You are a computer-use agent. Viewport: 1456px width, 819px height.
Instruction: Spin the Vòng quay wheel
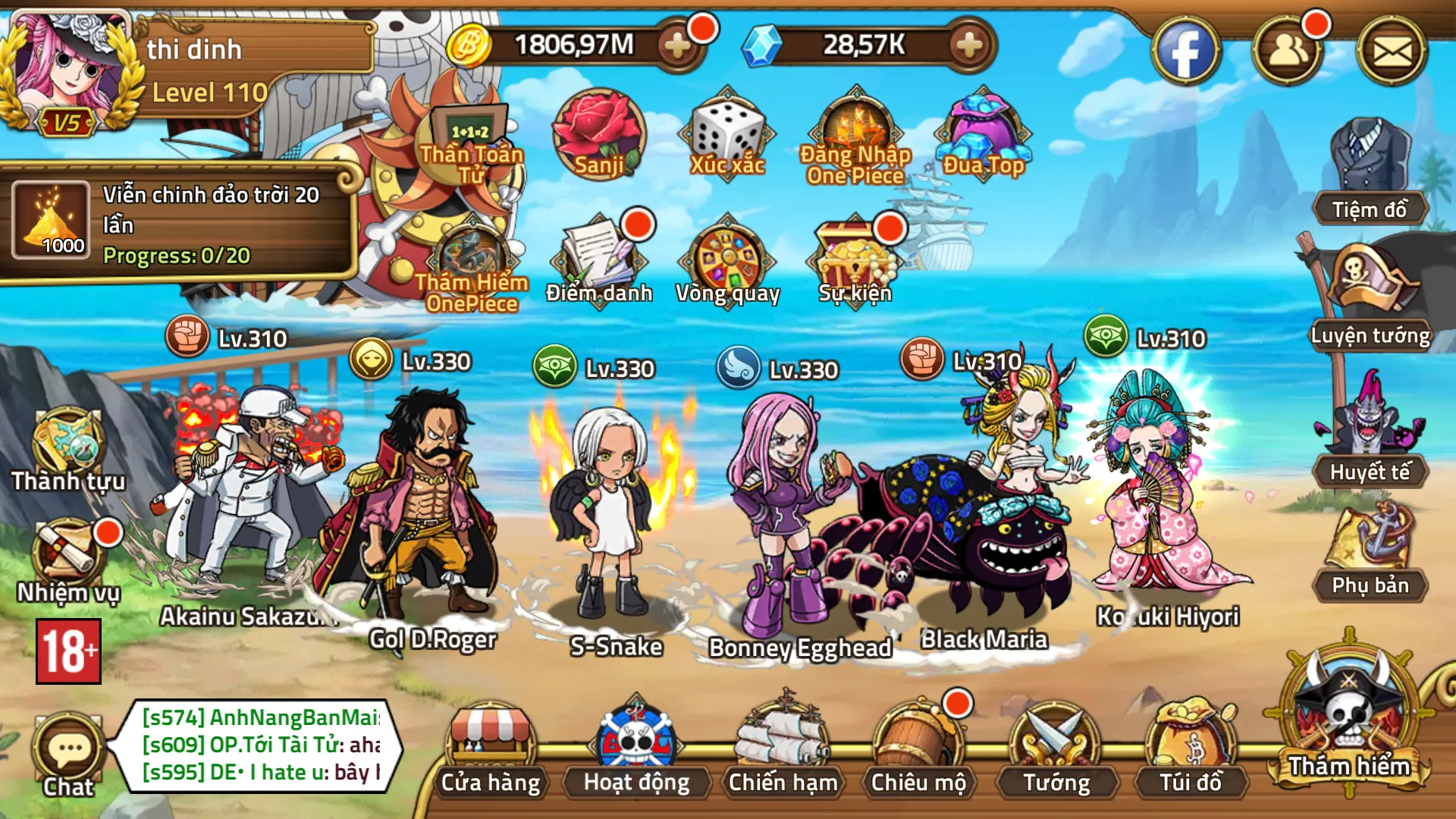point(730,254)
